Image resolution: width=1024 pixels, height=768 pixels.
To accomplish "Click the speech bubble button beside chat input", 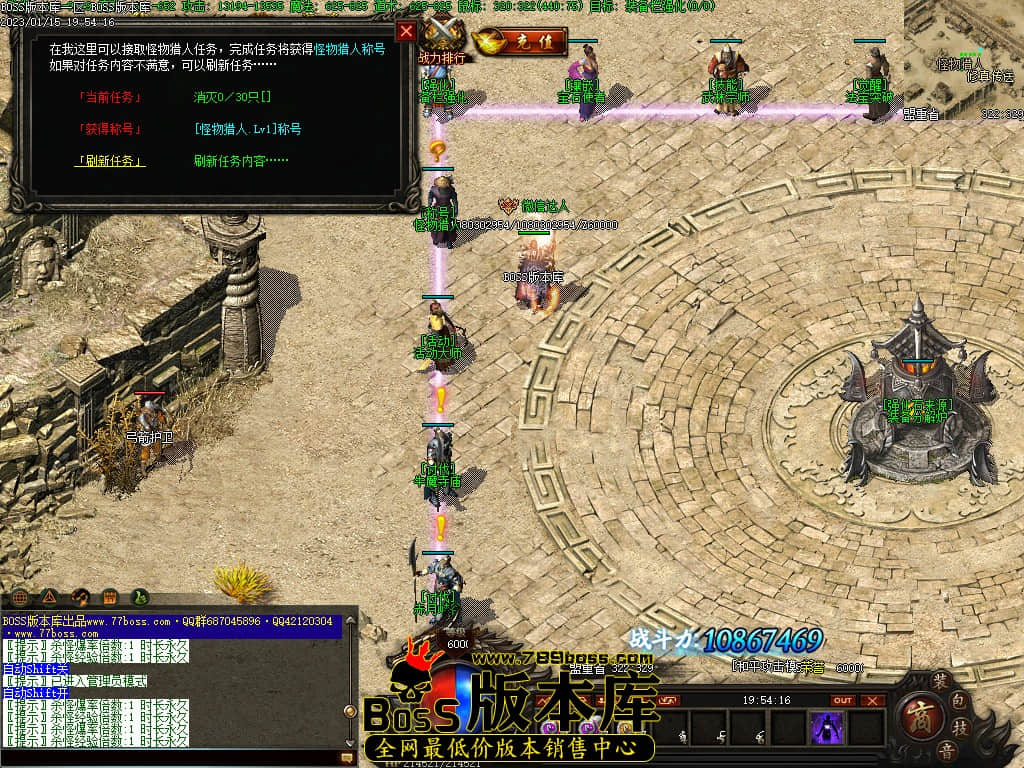I will tap(347, 759).
